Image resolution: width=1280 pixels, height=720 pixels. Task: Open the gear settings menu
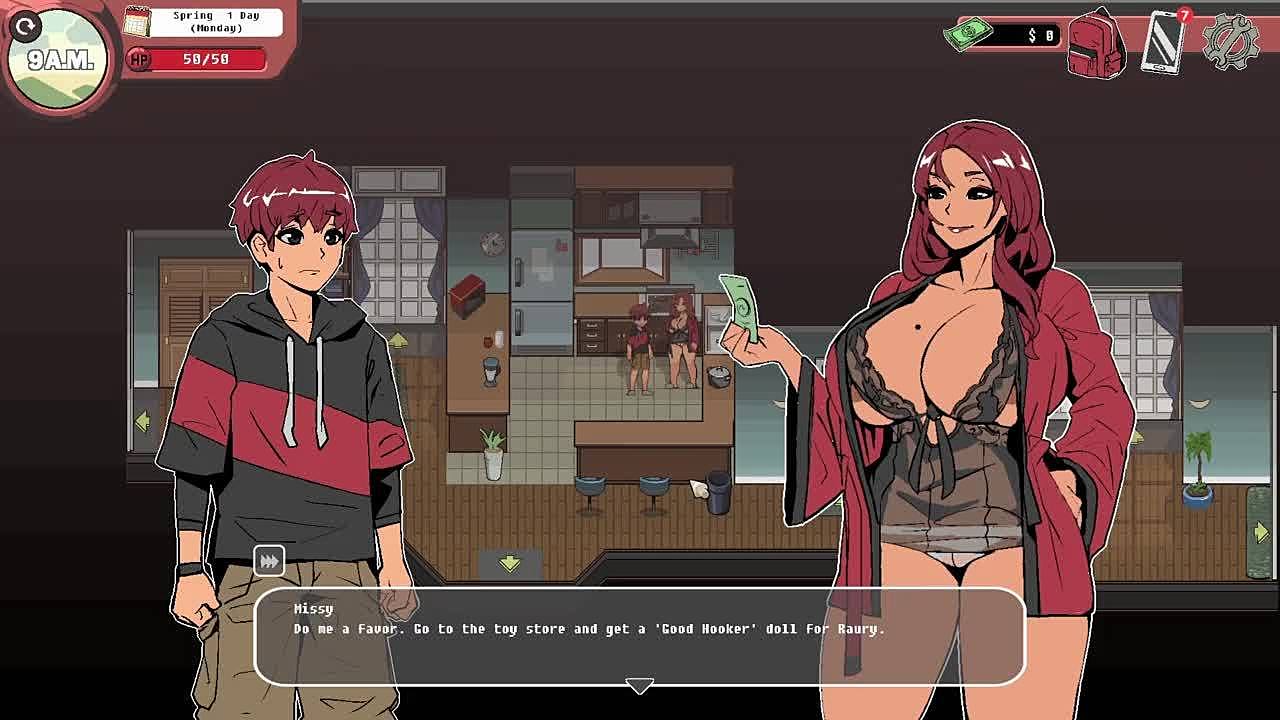1230,42
